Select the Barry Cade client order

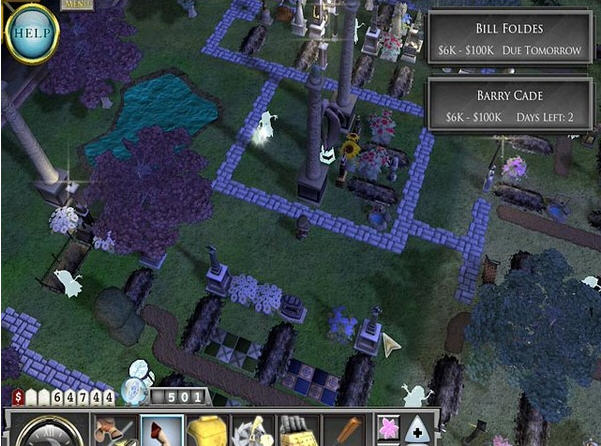coord(512,105)
